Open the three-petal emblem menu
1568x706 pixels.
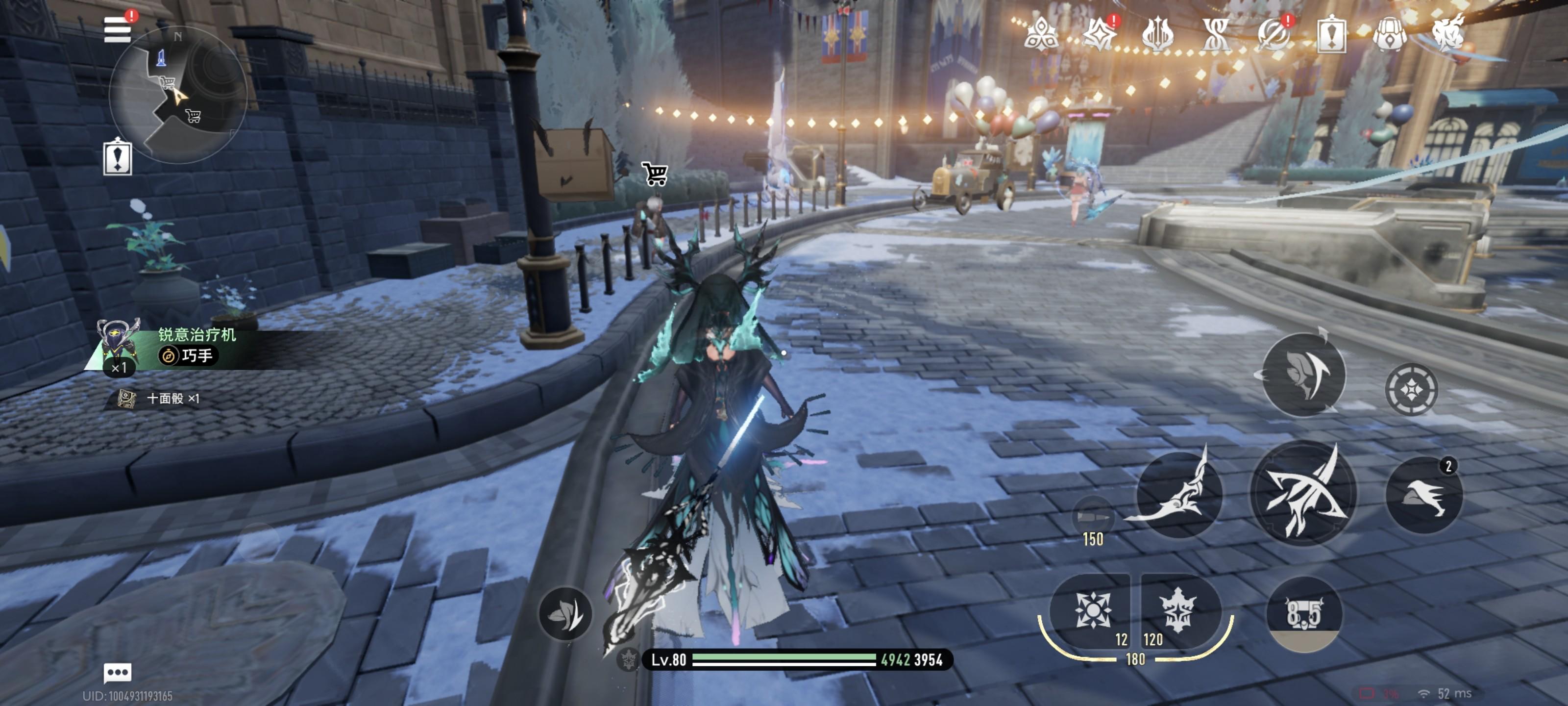(1041, 34)
